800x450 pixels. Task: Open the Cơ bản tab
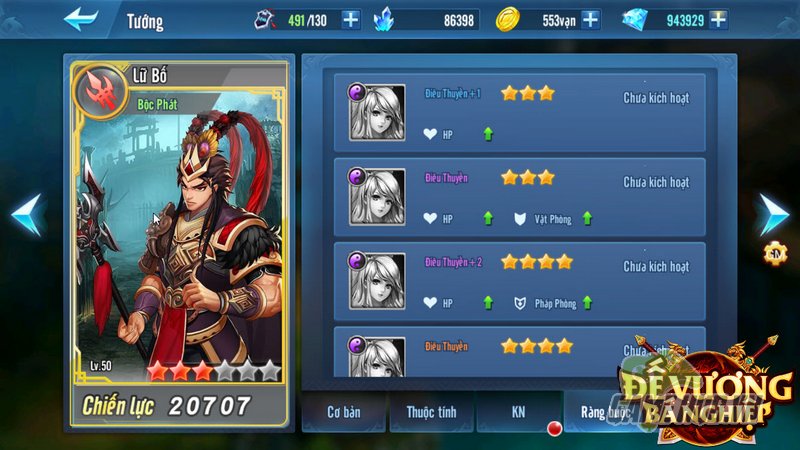pyautogui.click(x=343, y=411)
